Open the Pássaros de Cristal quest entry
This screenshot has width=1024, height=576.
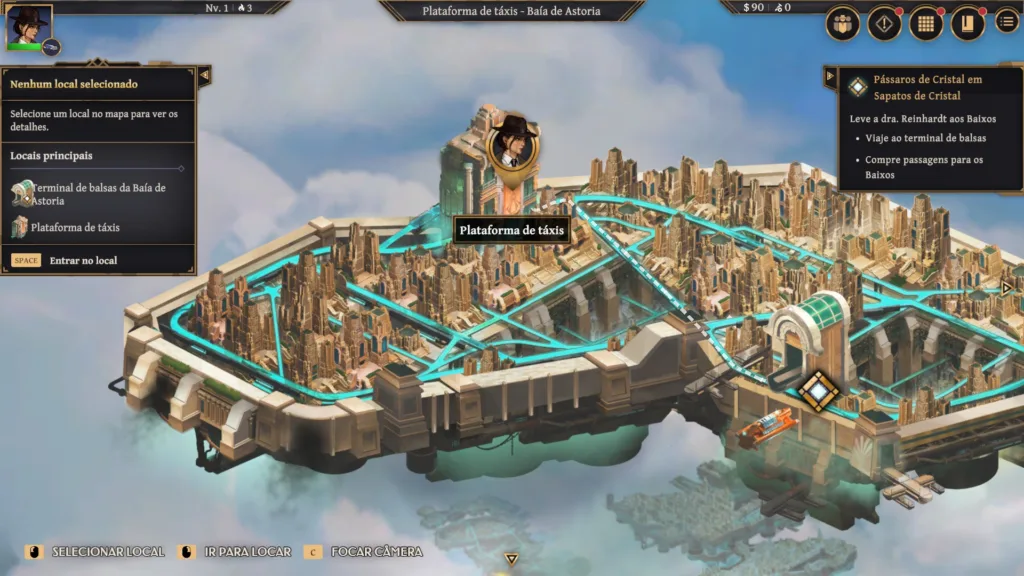coord(915,88)
